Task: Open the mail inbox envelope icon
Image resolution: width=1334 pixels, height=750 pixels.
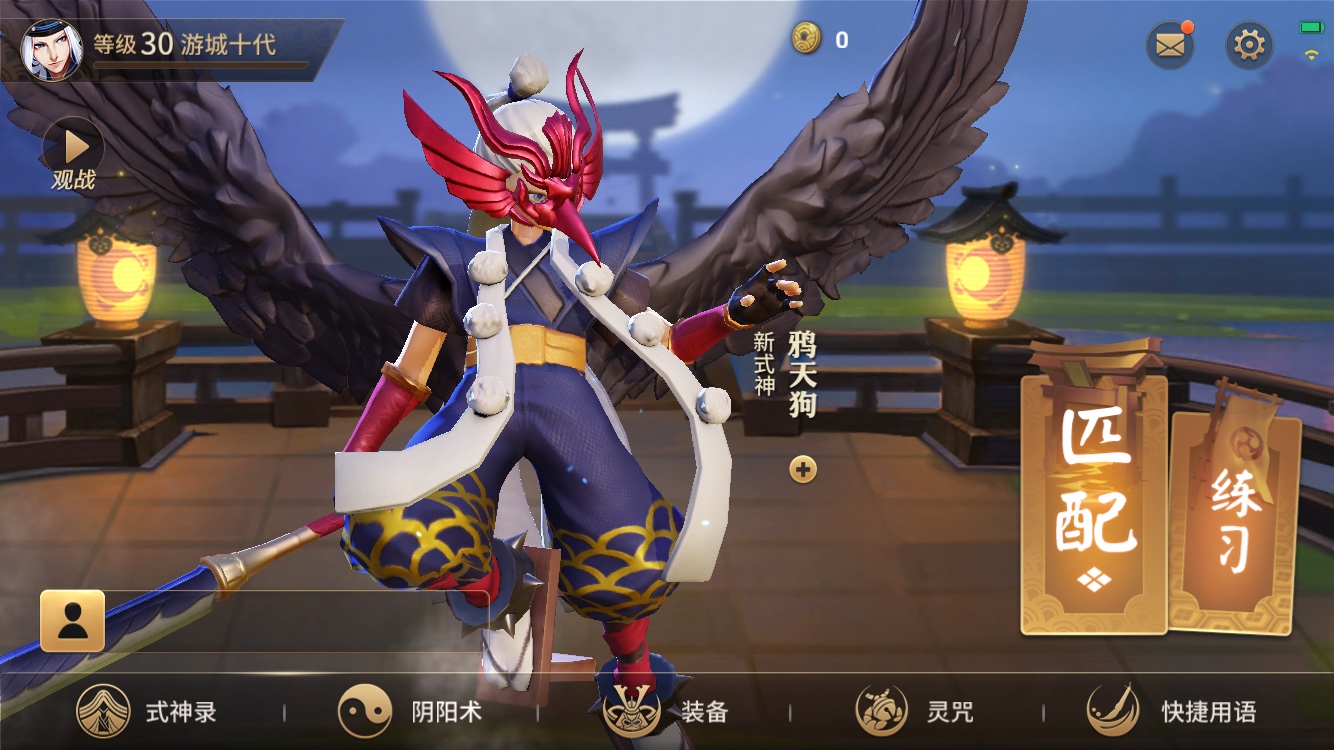Action: click(1169, 45)
